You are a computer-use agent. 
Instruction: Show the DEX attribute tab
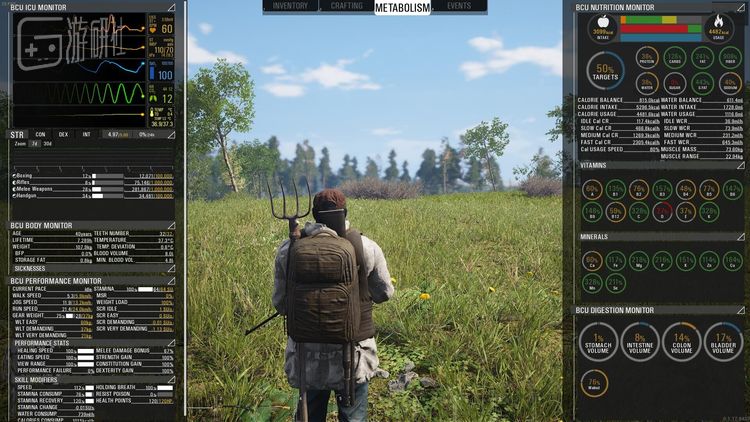(x=63, y=134)
